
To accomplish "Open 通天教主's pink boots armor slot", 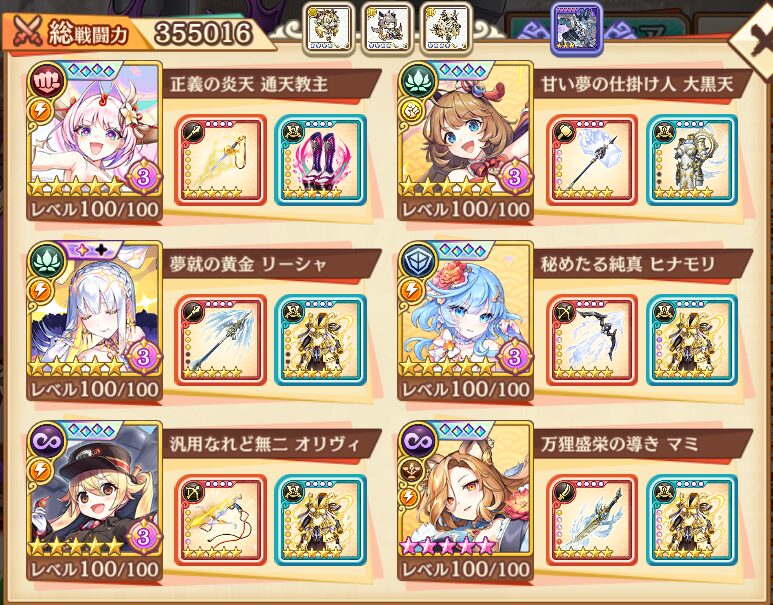I will 320,160.
